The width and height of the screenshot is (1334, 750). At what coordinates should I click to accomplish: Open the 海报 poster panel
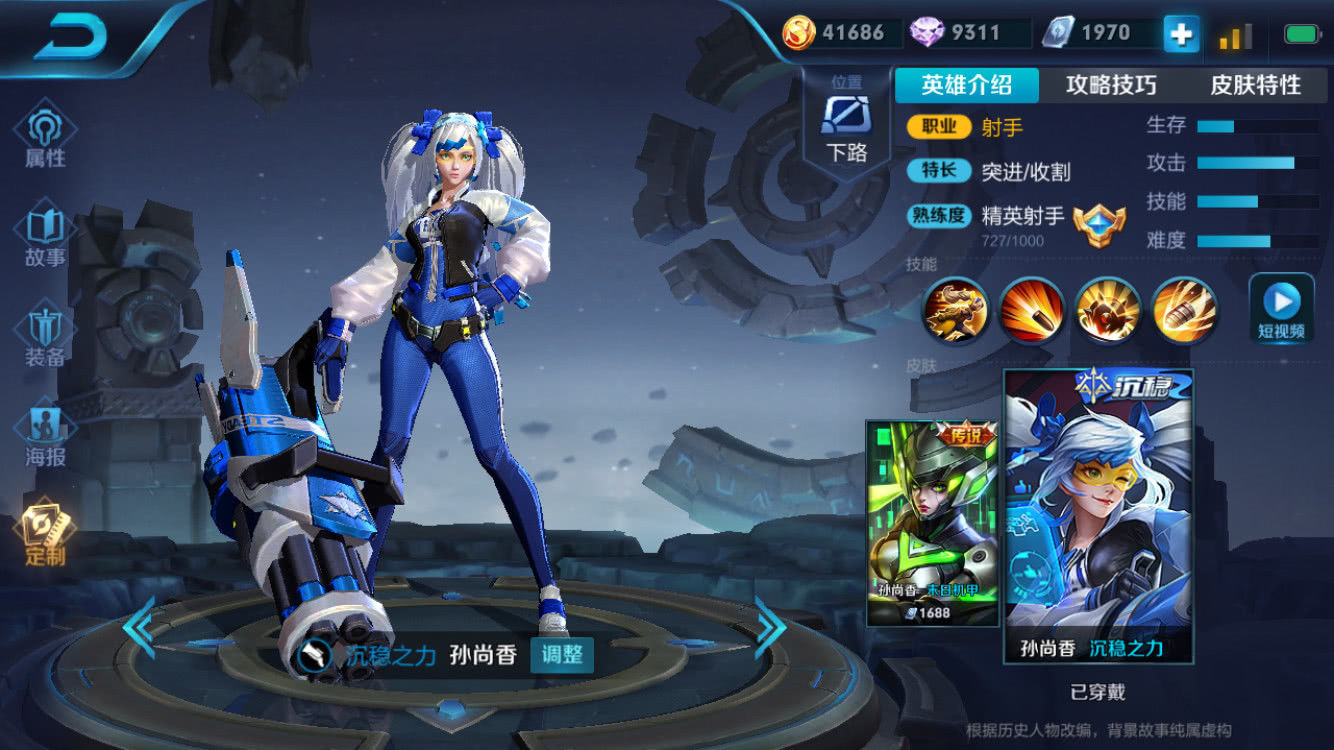click(45, 436)
